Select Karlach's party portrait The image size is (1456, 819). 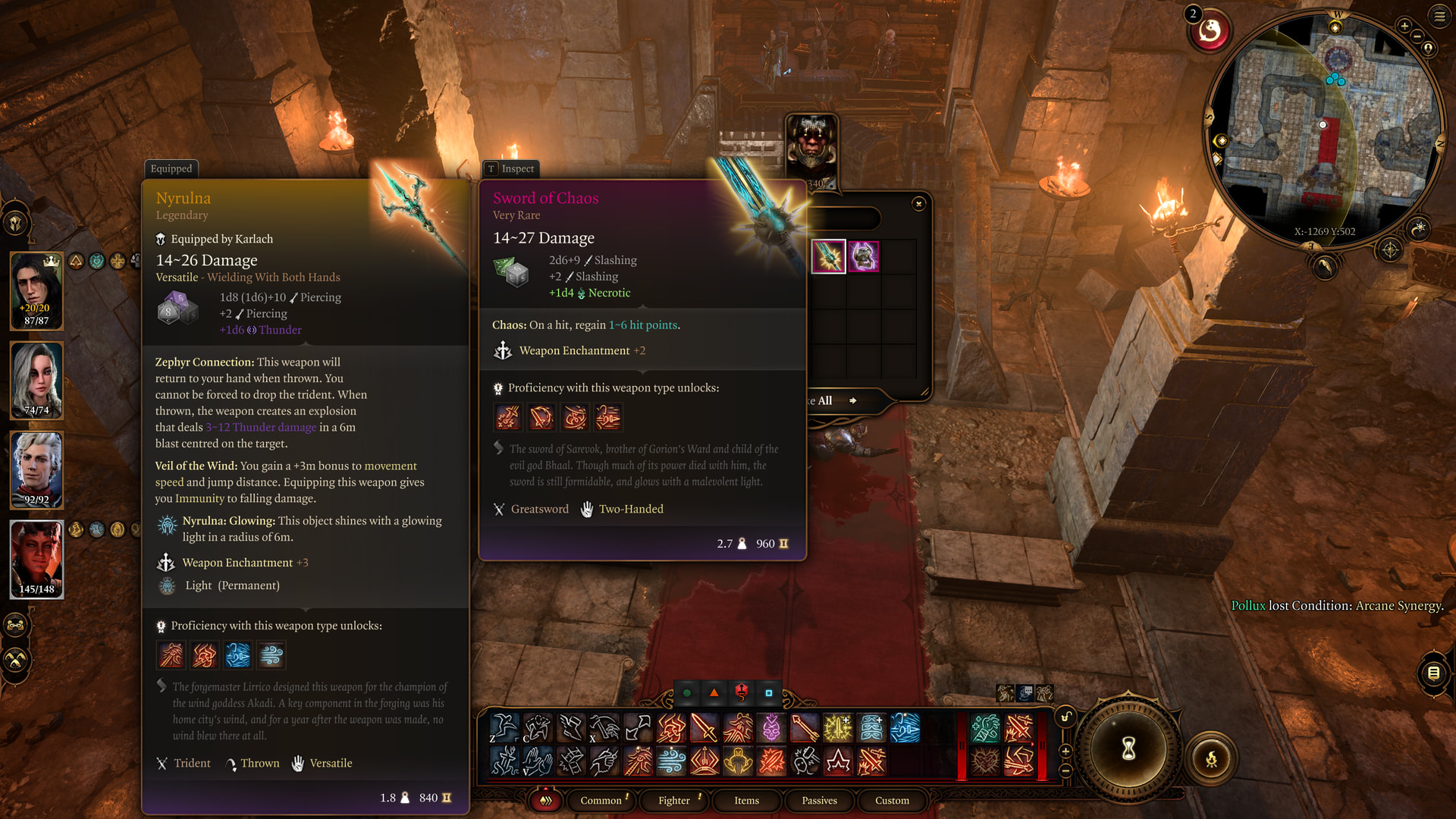click(x=36, y=559)
